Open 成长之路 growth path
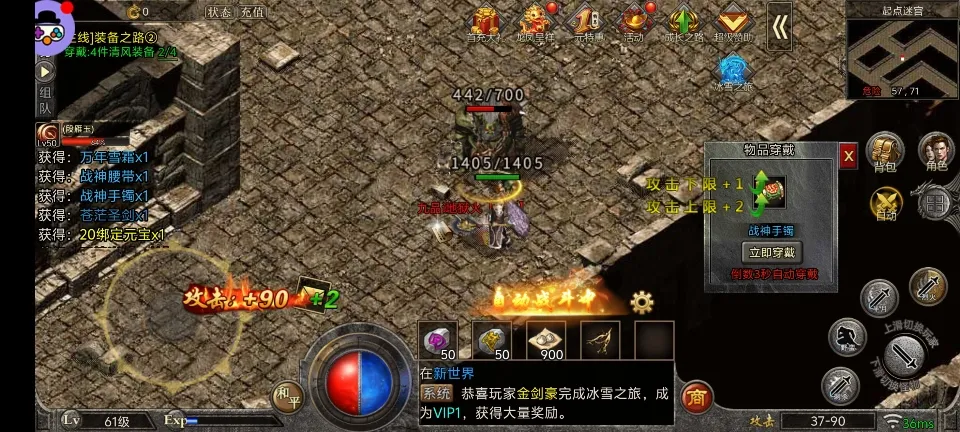960x432 pixels. pyautogui.click(x=684, y=24)
